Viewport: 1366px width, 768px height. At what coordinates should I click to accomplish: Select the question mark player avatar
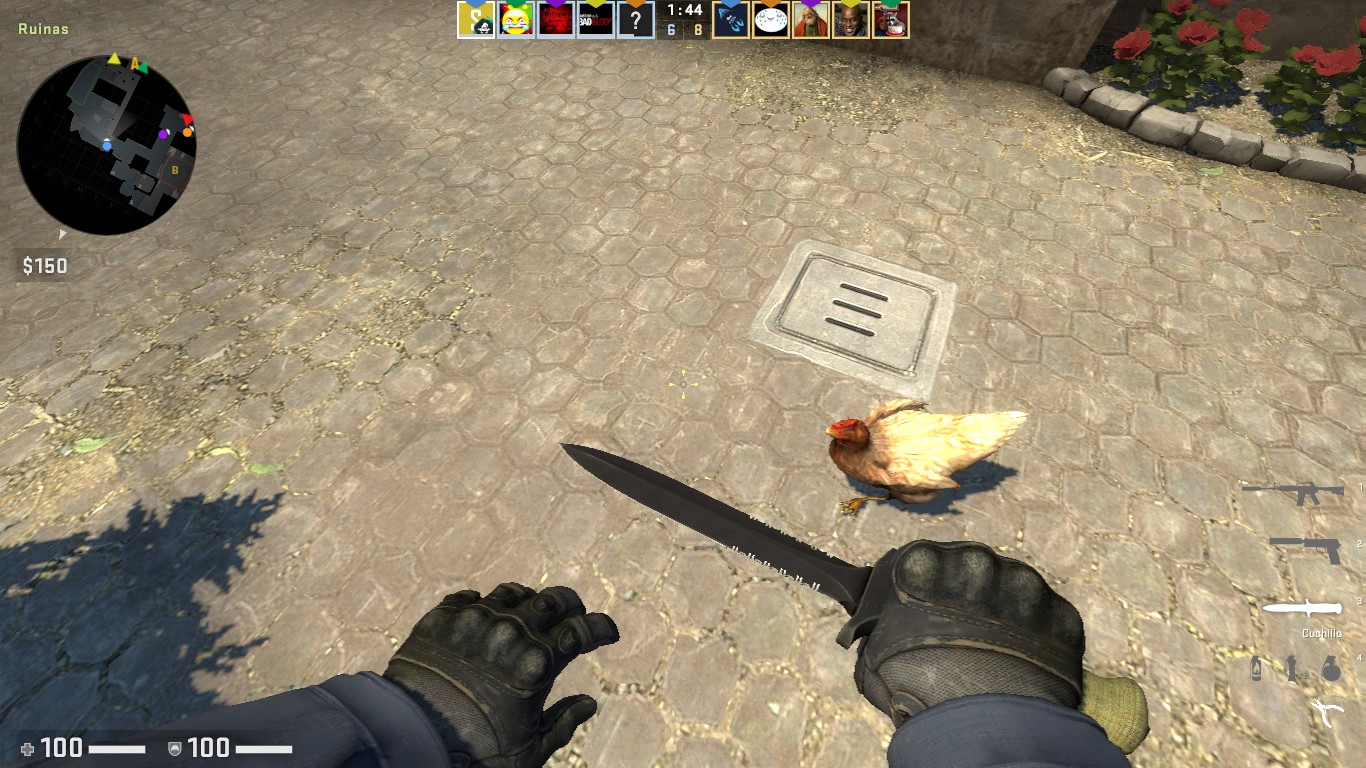[636, 19]
